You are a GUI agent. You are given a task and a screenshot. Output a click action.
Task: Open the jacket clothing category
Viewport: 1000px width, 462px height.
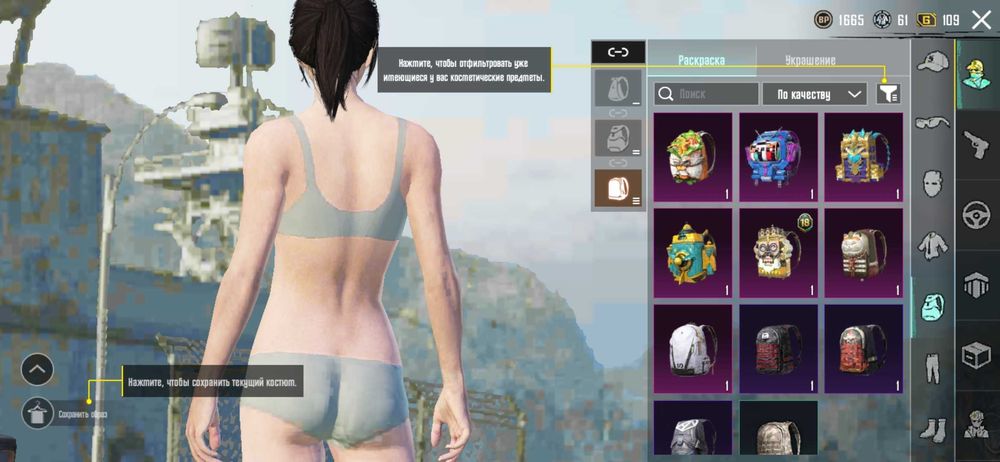(933, 243)
